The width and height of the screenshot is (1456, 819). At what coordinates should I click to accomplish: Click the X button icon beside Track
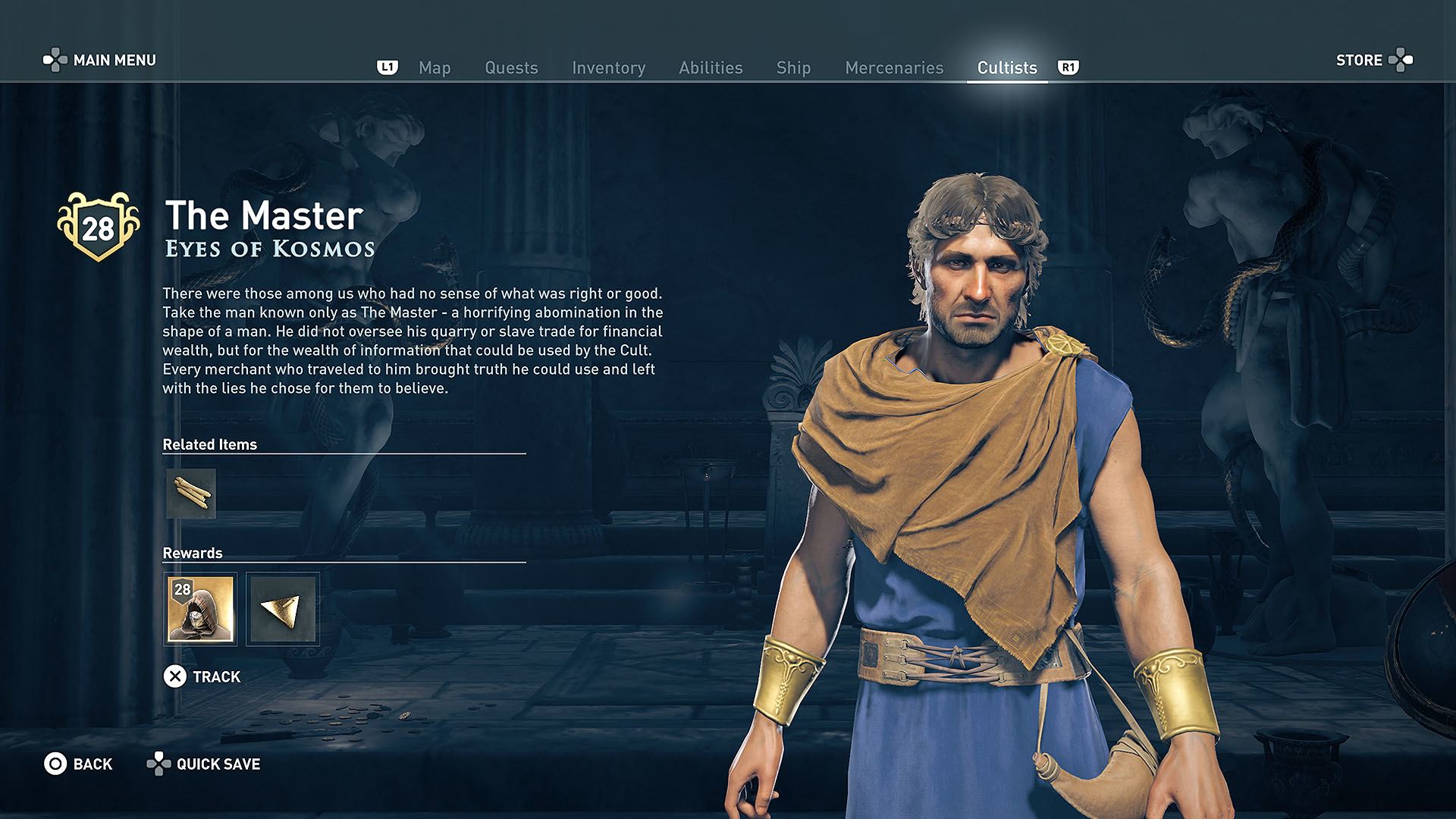click(177, 676)
